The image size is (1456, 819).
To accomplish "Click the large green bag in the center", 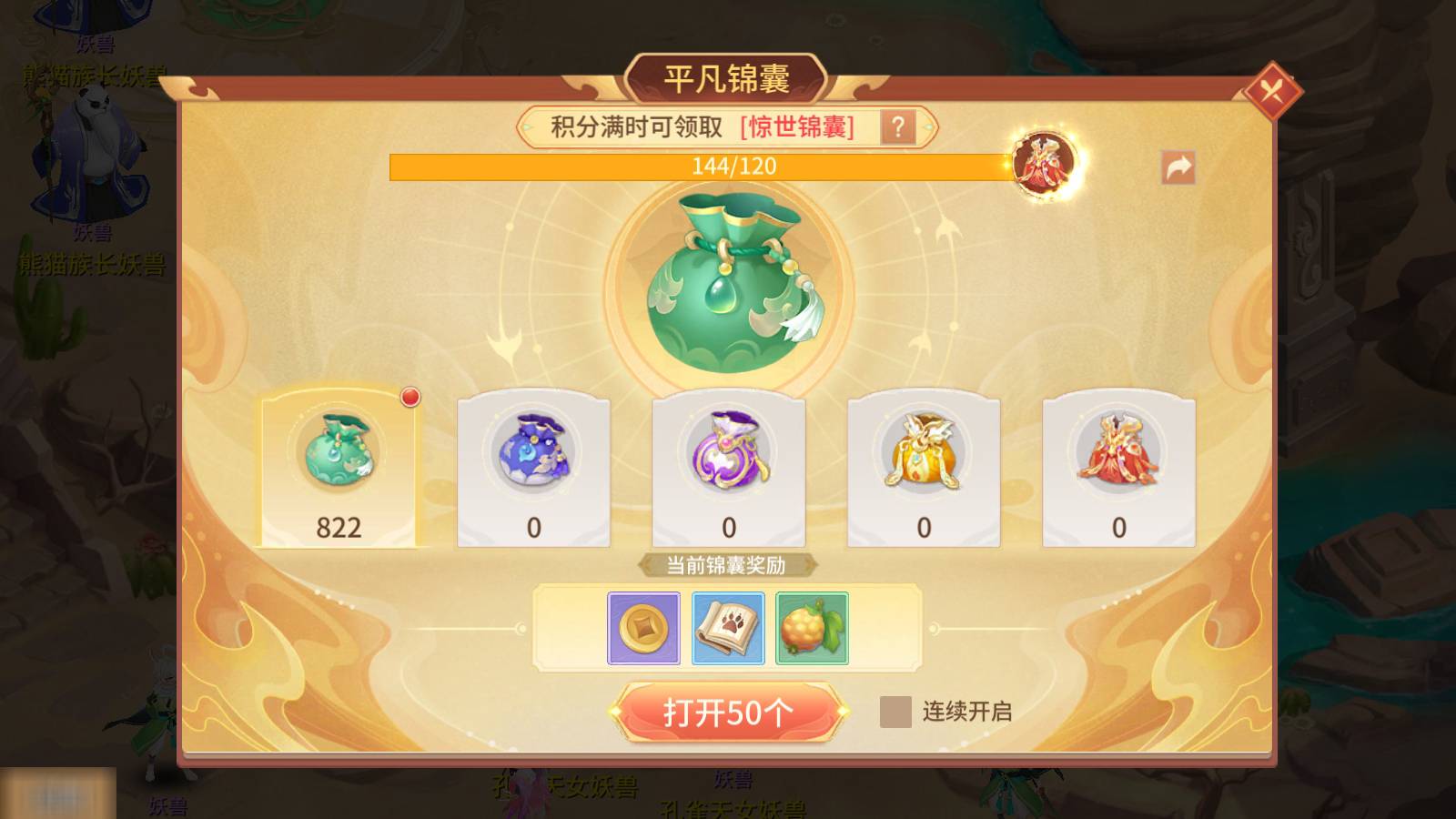I will click(728, 282).
